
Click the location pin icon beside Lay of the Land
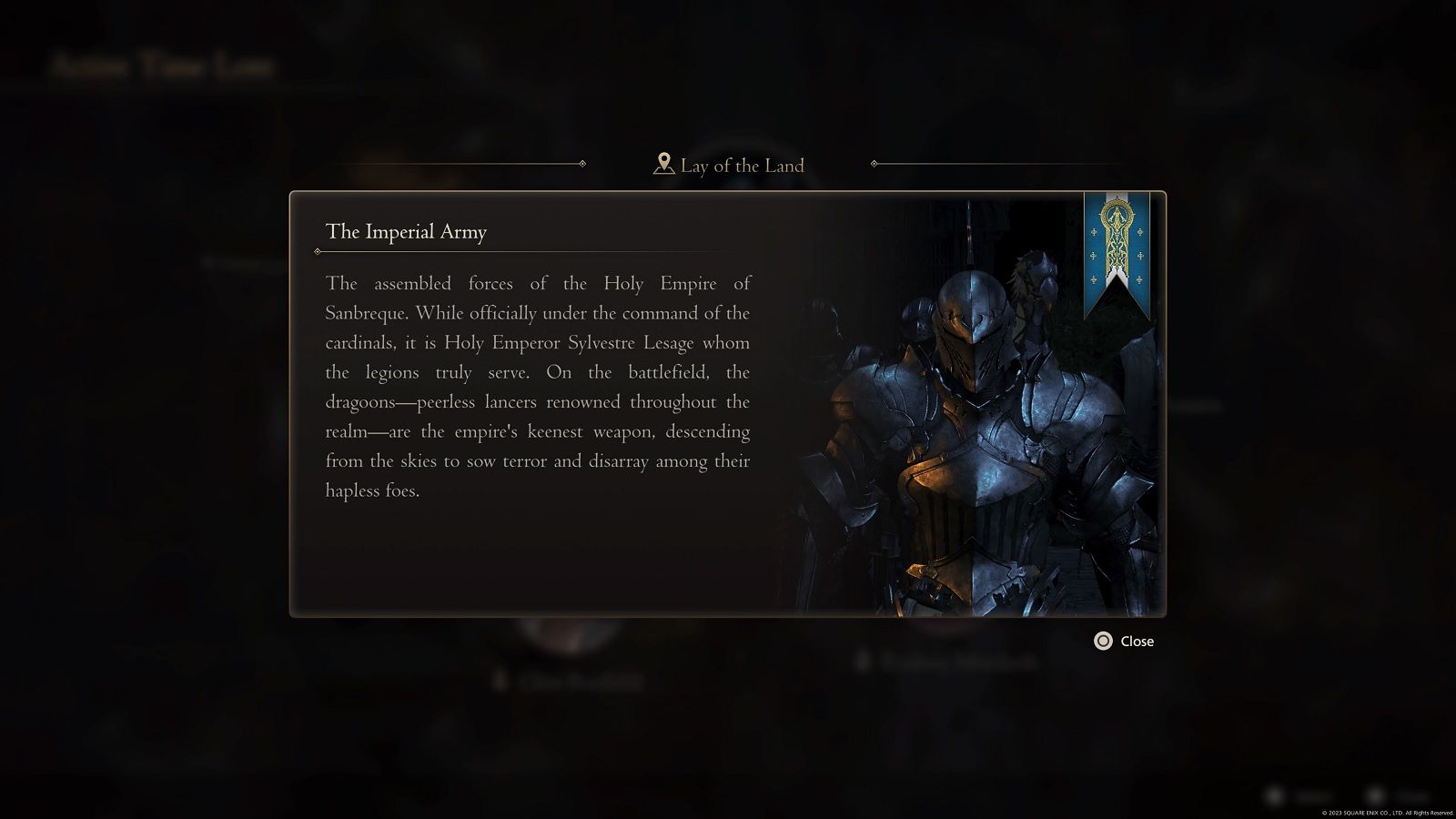[663, 164]
